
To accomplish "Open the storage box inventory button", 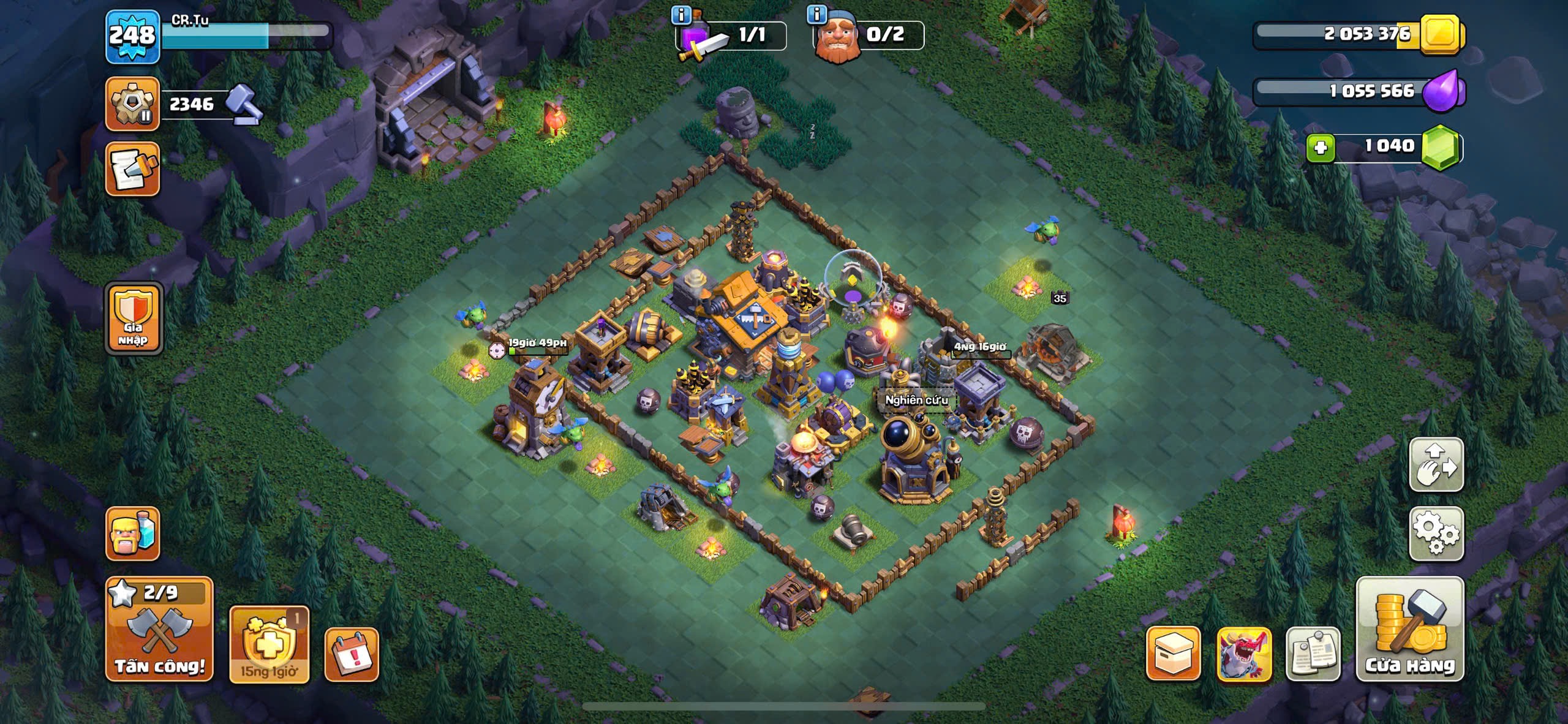I will click(x=1172, y=653).
